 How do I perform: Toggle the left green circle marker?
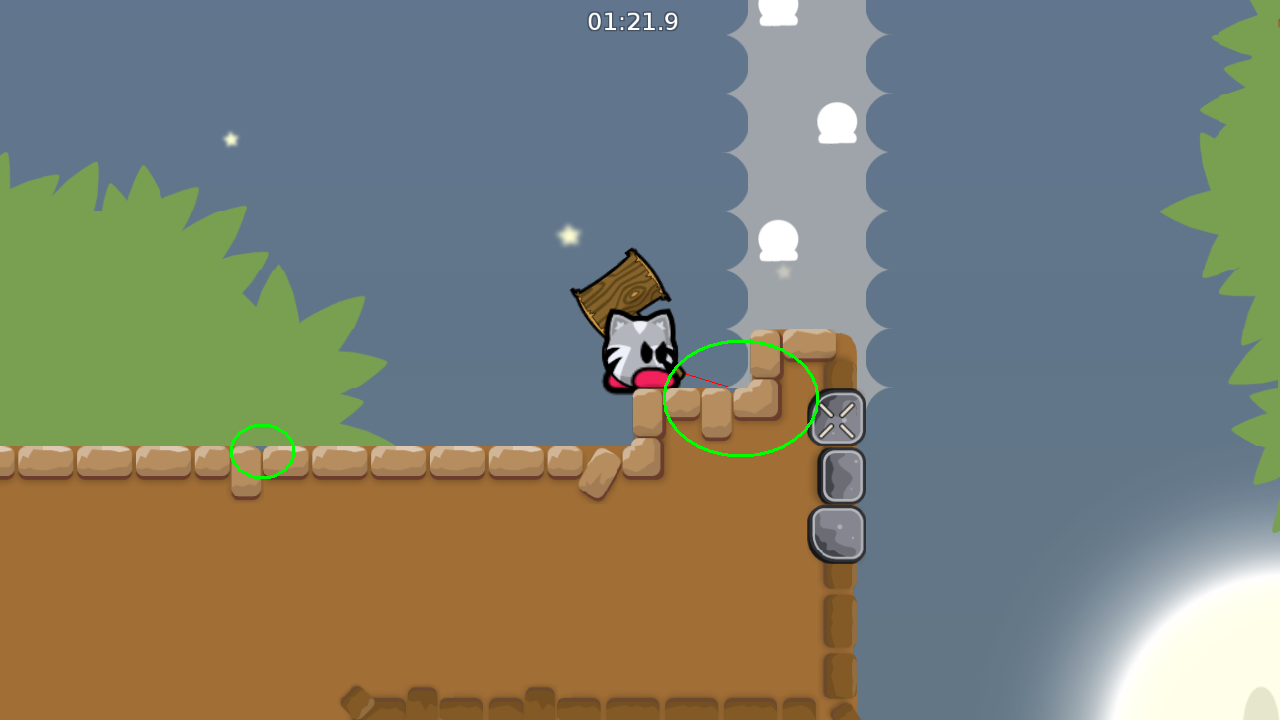pos(262,451)
